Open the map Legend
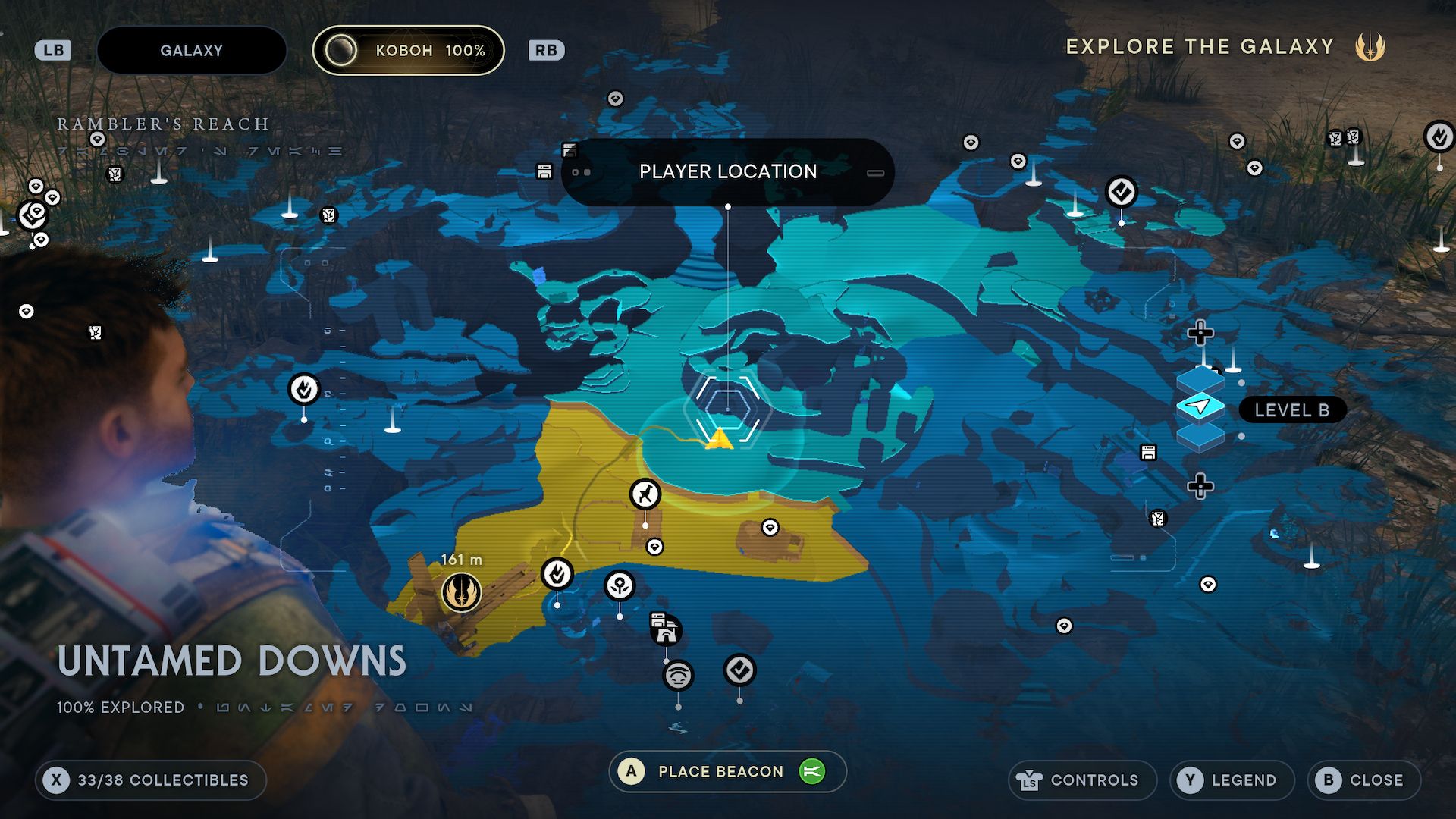The width and height of the screenshot is (1456, 819). [x=1232, y=780]
